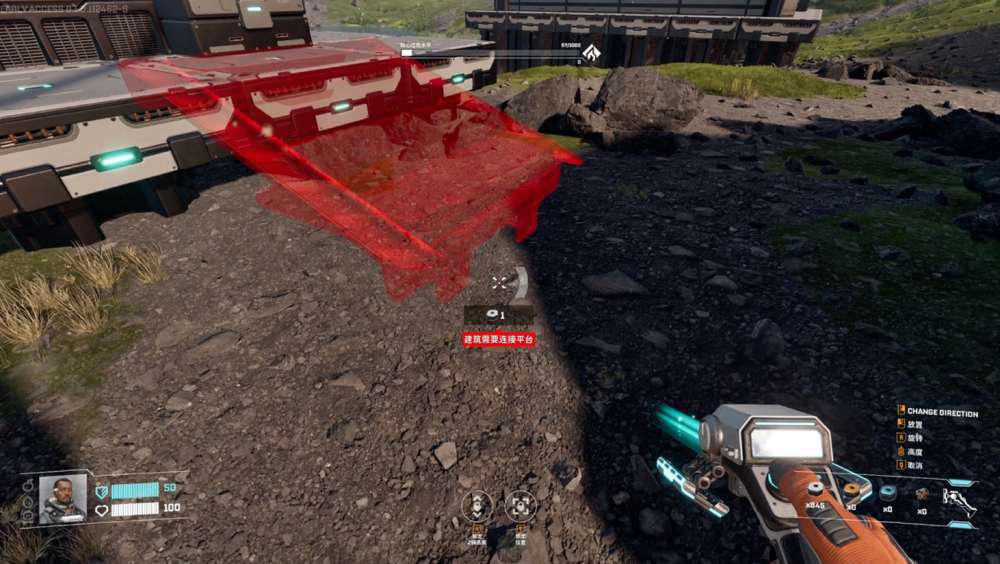1000x564 pixels.
Task: Click the red build warning label
Action: (x=499, y=340)
